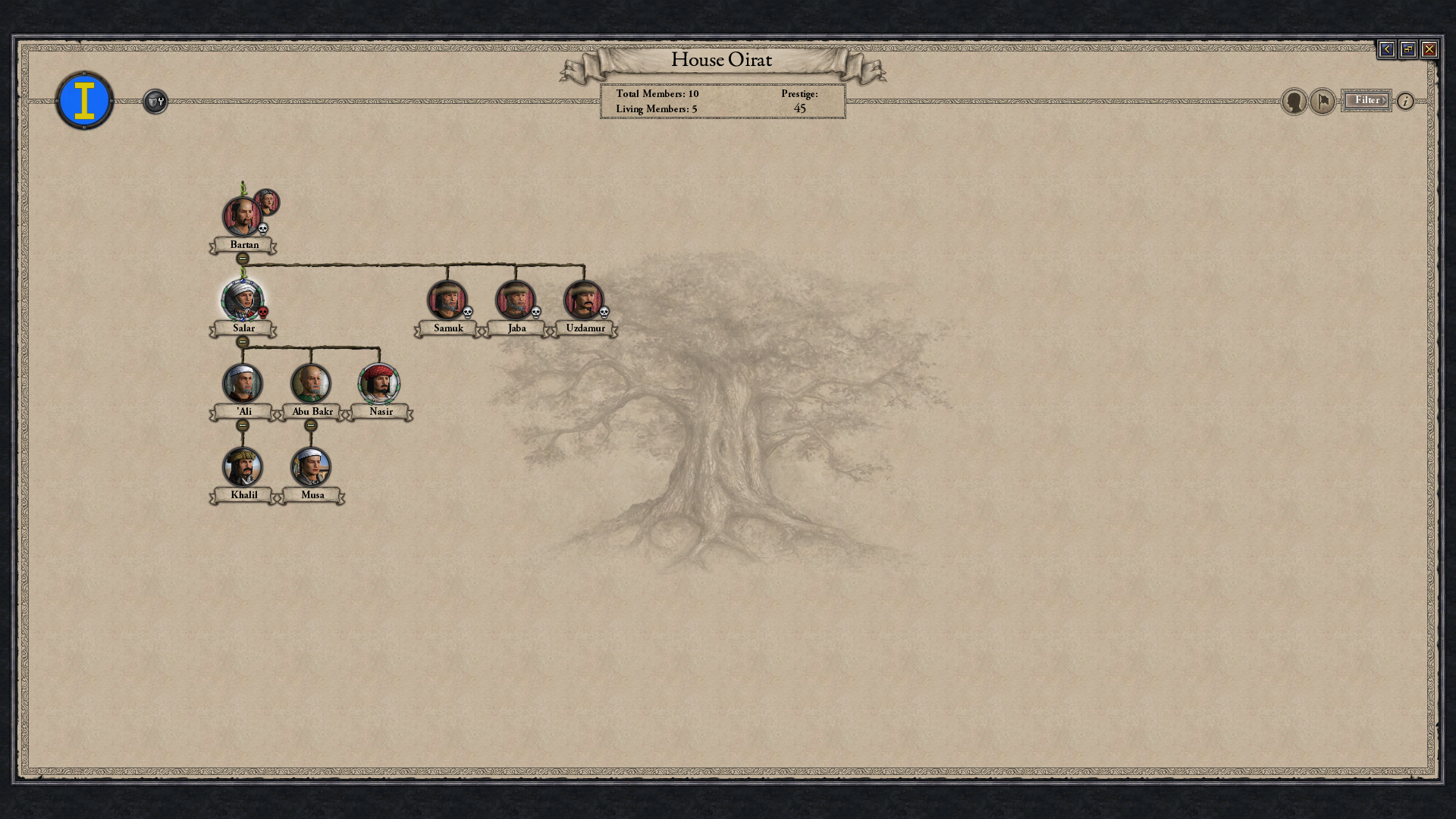Open dynasty customization with the shield-and-wrench icon
Viewport: 1456px width, 819px height.
point(155,101)
